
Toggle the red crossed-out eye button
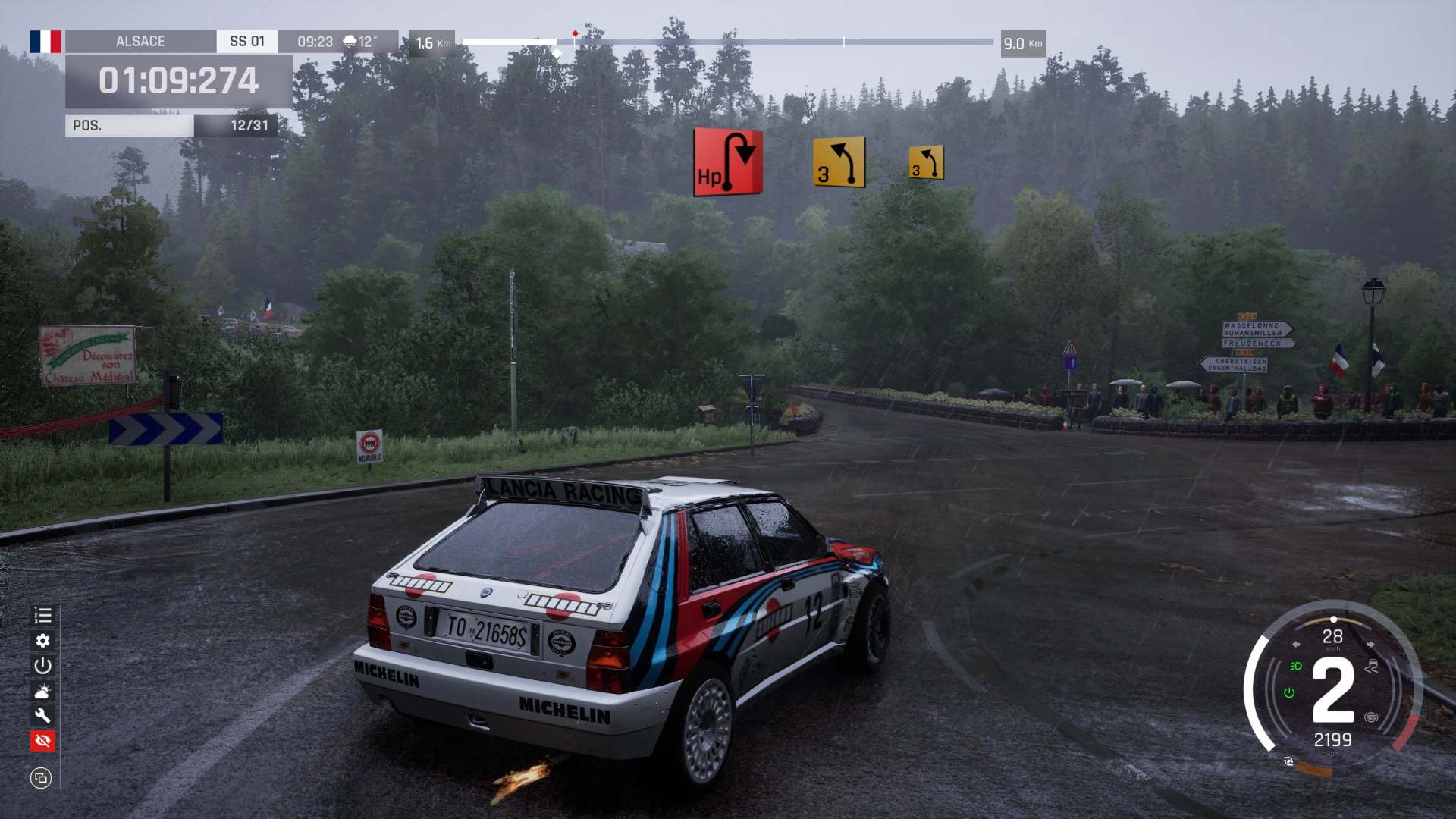[42, 740]
